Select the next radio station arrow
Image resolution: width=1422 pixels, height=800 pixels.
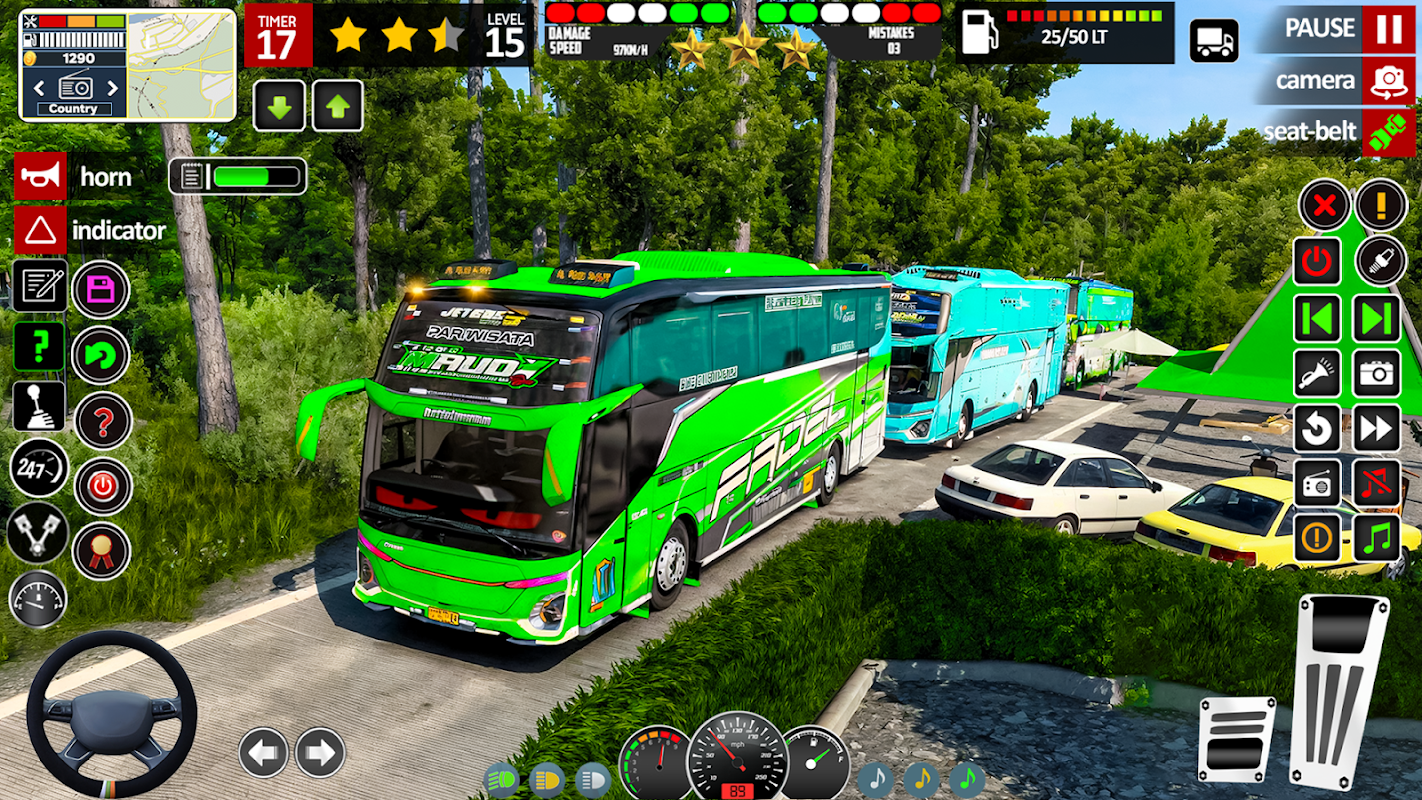point(113,88)
